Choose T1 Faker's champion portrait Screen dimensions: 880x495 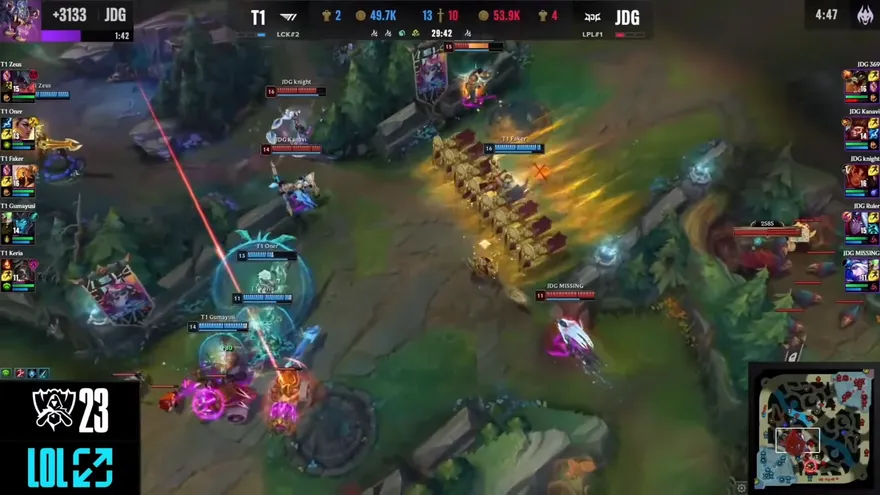[22, 177]
